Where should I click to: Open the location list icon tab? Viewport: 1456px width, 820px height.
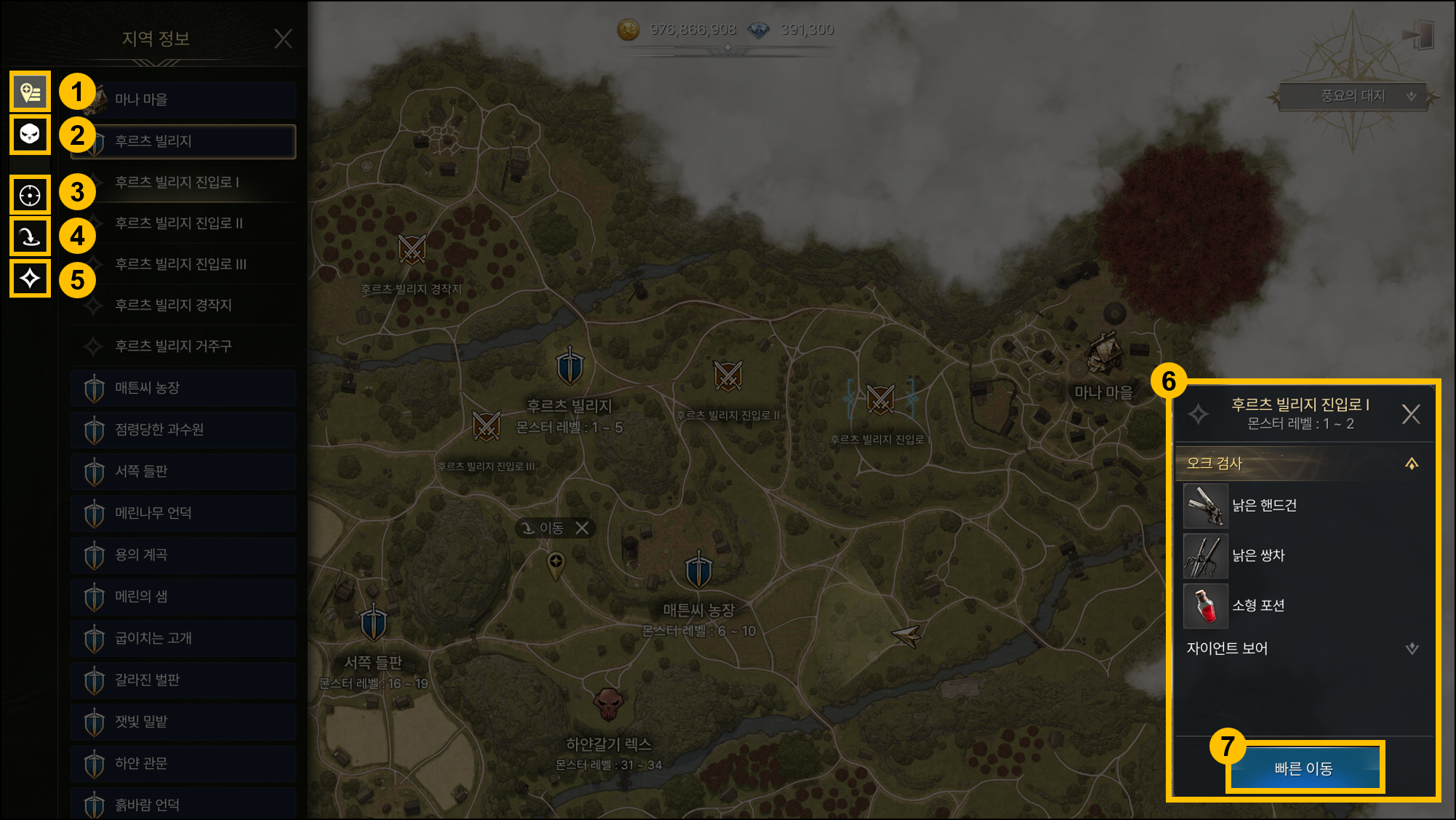(30, 92)
